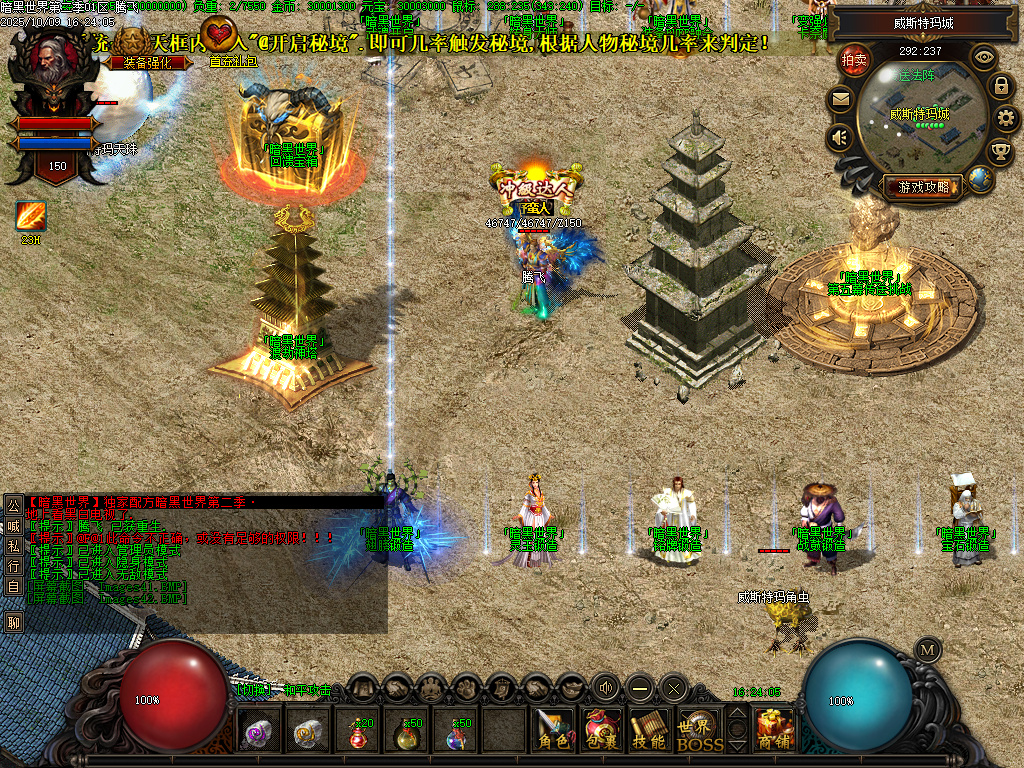This screenshot has width=1024, height=768.
Task: Open the world map globe icon
Action: (981, 179)
